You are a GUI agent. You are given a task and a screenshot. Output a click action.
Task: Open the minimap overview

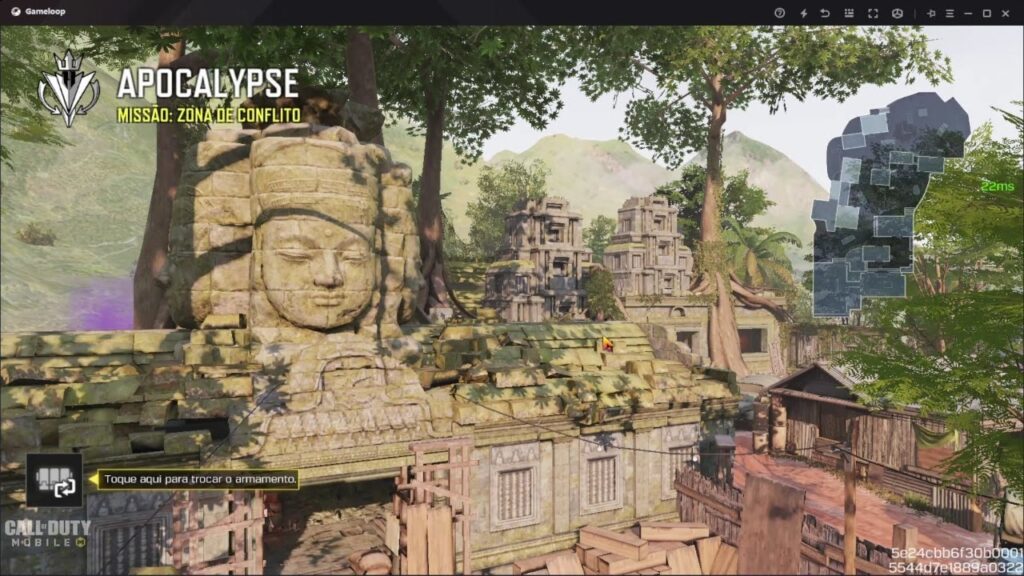[890, 207]
